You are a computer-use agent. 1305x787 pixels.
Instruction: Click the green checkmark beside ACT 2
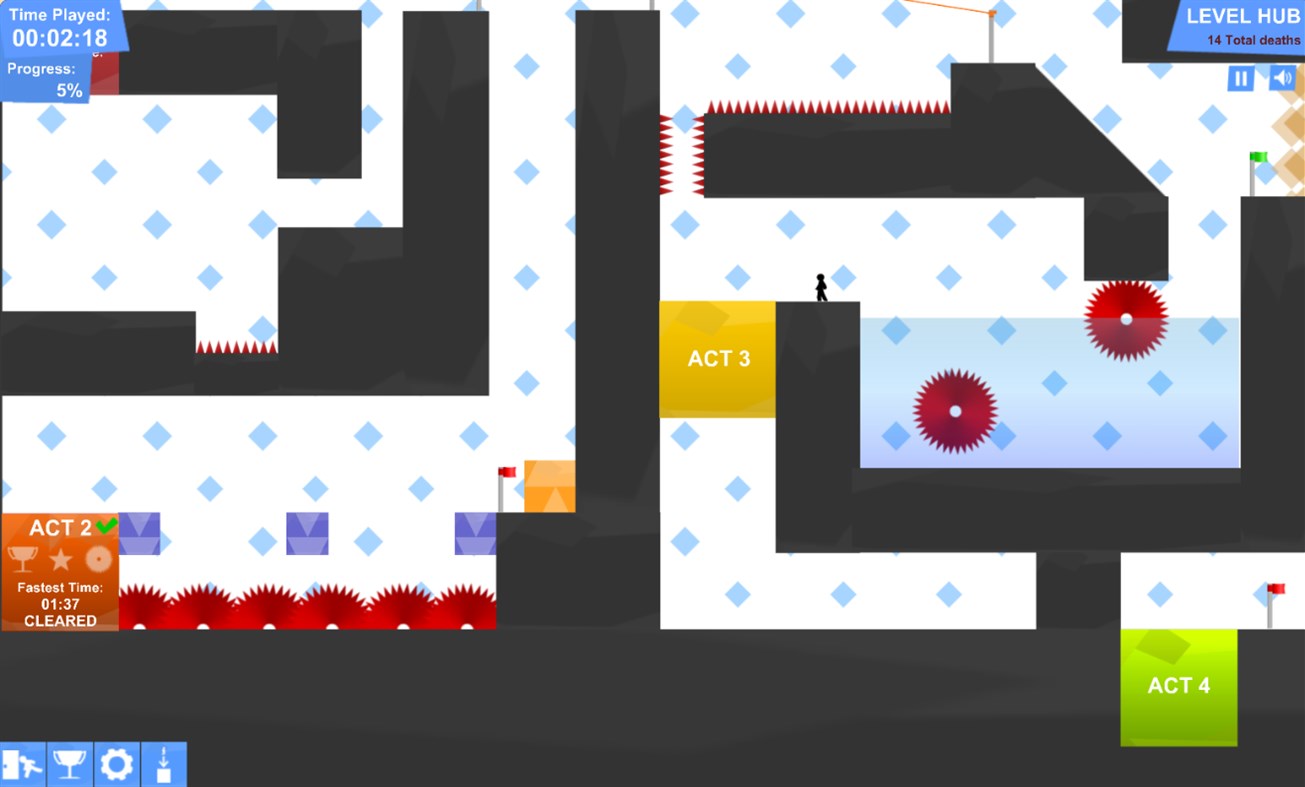pos(106,524)
